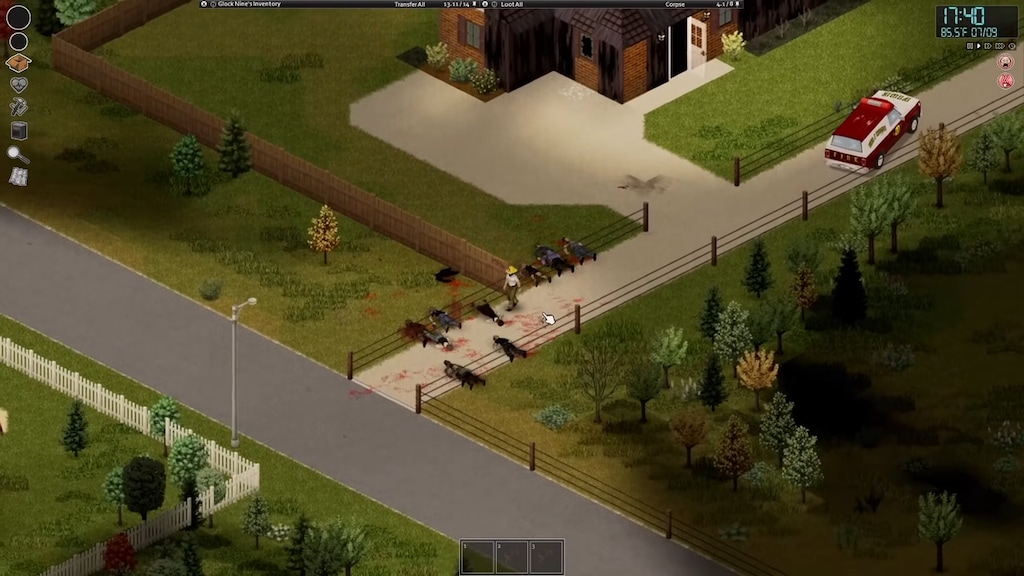Click the digital clock display
1024x576 pixels.
(x=976, y=17)
